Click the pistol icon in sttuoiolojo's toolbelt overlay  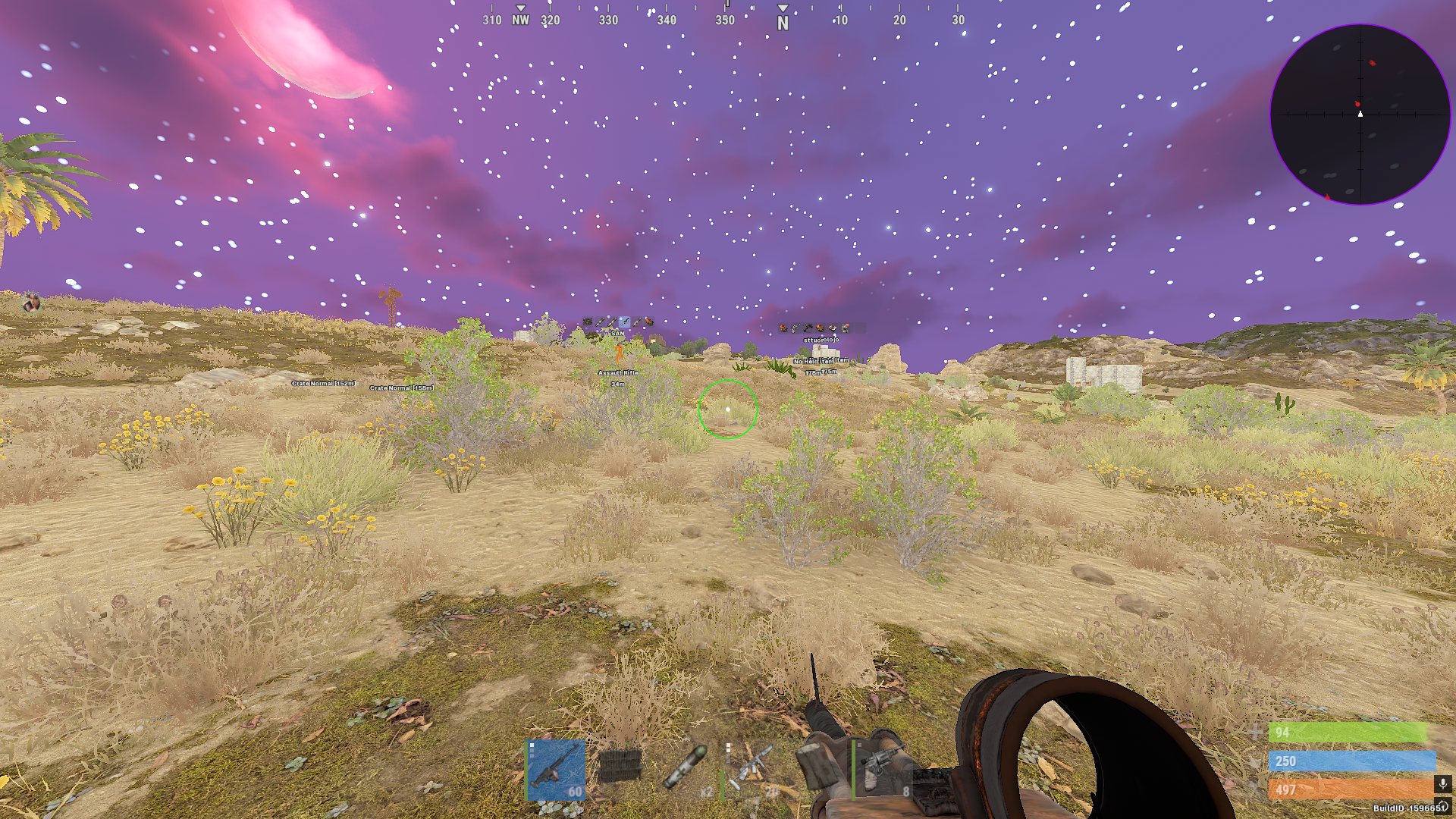(794, 328)
